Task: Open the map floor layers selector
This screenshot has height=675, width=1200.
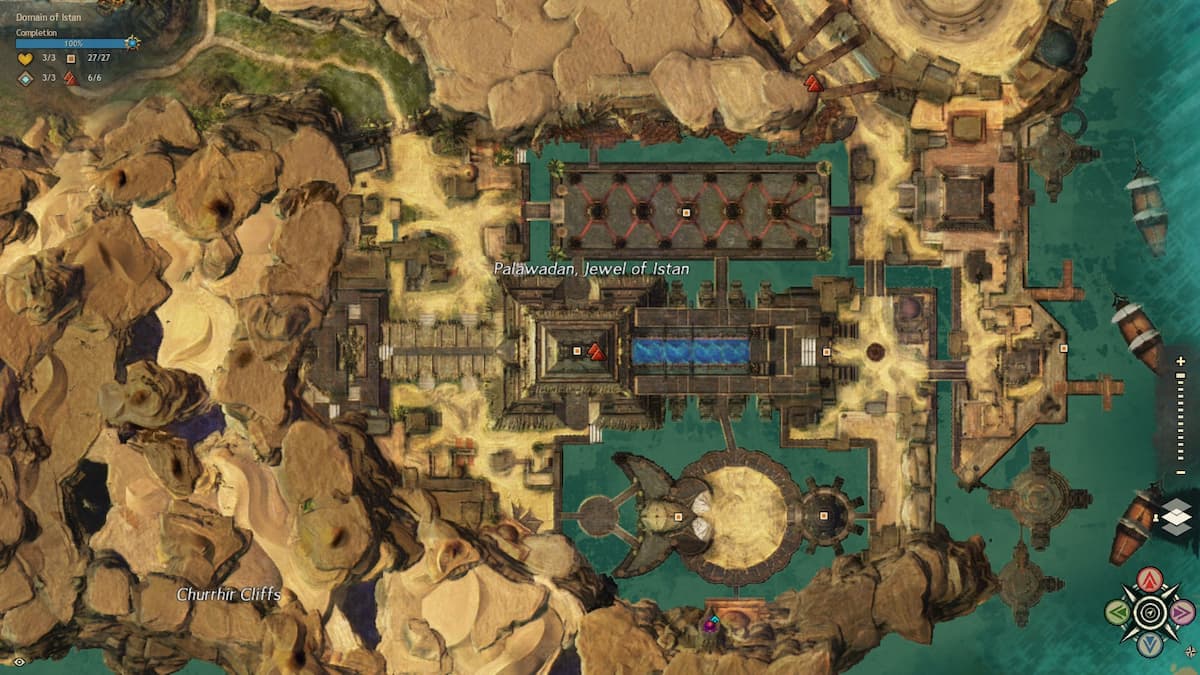Action: [x=1177, y=518]
